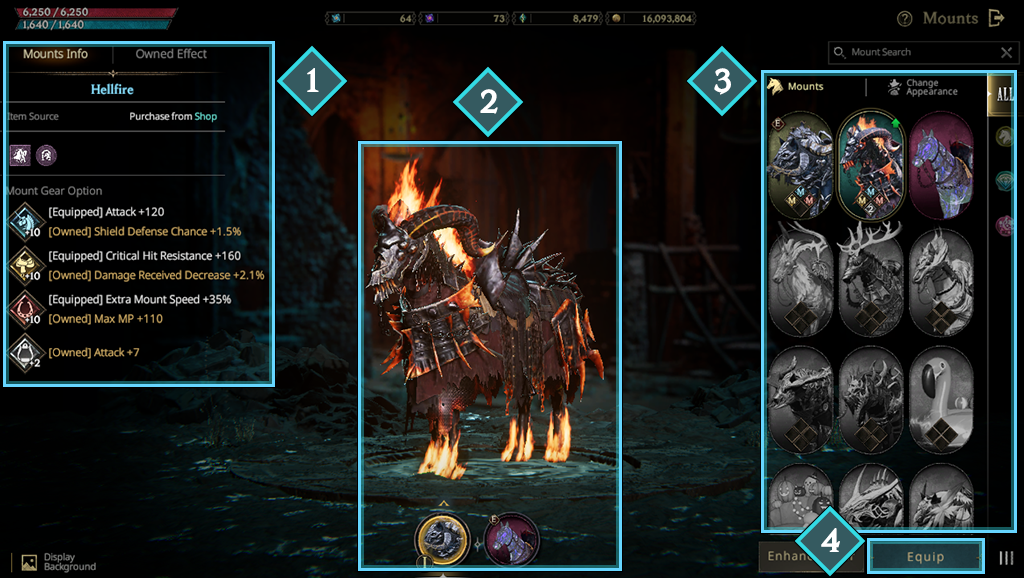Image resolution: width=1024 pixels, height=578 pixels.
Task: Follow the Shop link under Item Source
Action: [x=205, y=116]
